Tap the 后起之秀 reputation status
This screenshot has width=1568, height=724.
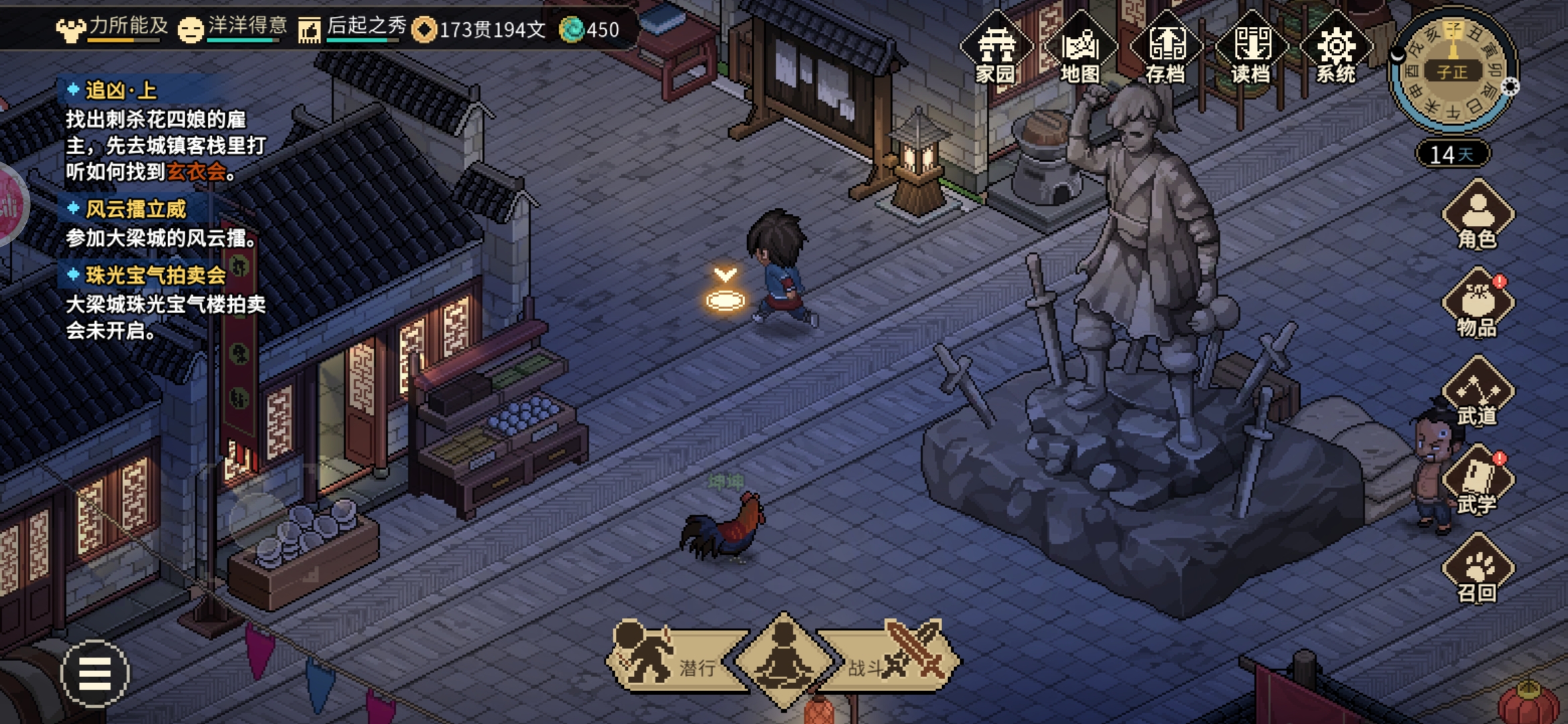(x=353, y=28)
